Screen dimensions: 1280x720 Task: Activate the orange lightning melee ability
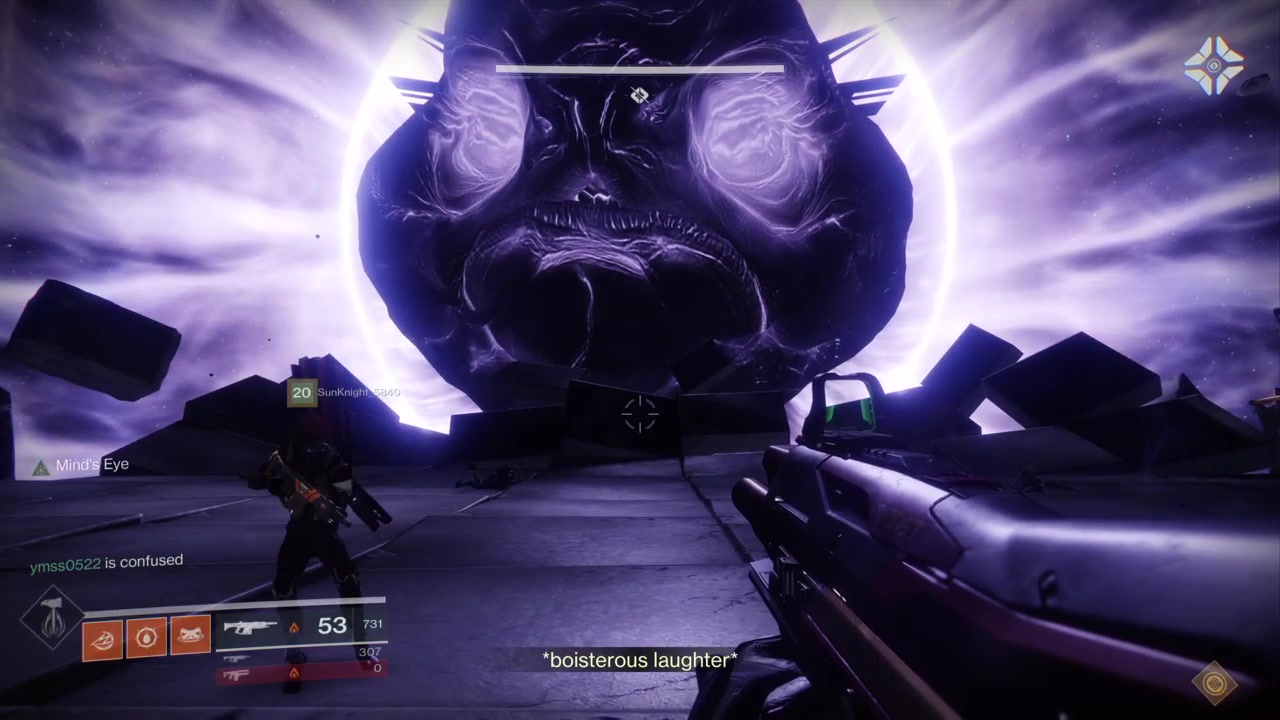coord(102,638)
